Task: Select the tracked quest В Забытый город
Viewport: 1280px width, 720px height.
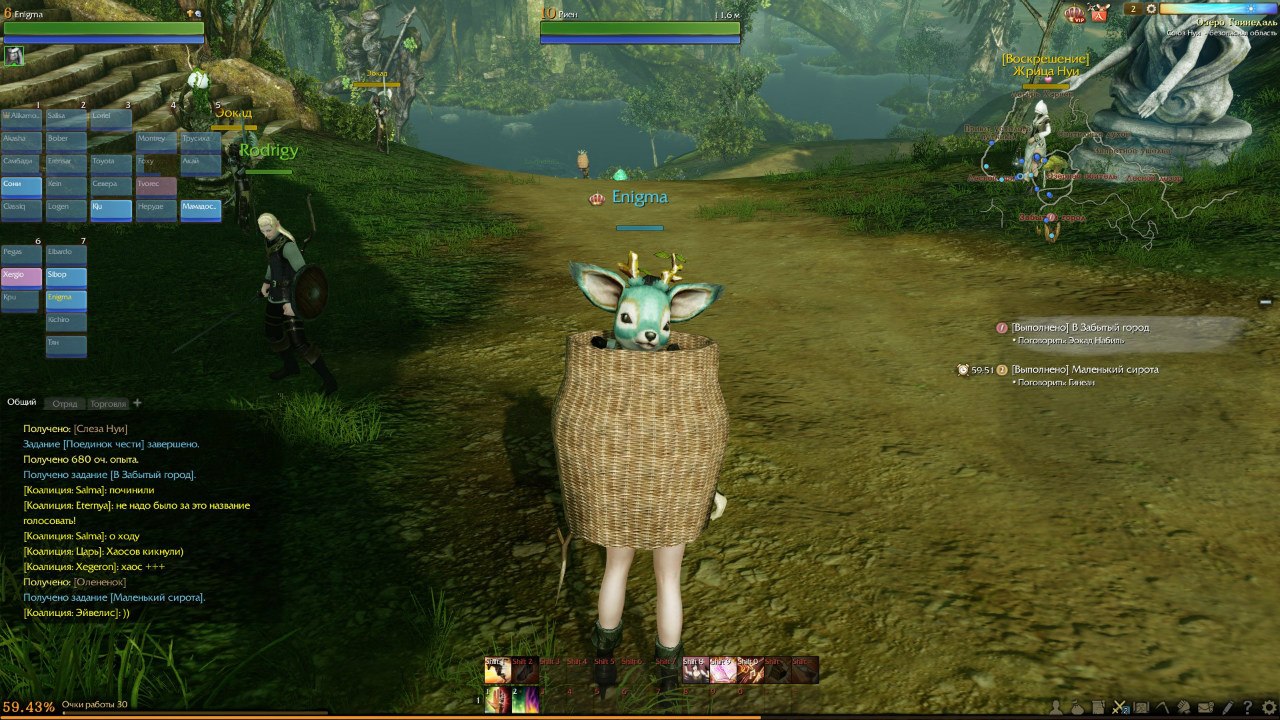Action: [x=1080, y=327]
